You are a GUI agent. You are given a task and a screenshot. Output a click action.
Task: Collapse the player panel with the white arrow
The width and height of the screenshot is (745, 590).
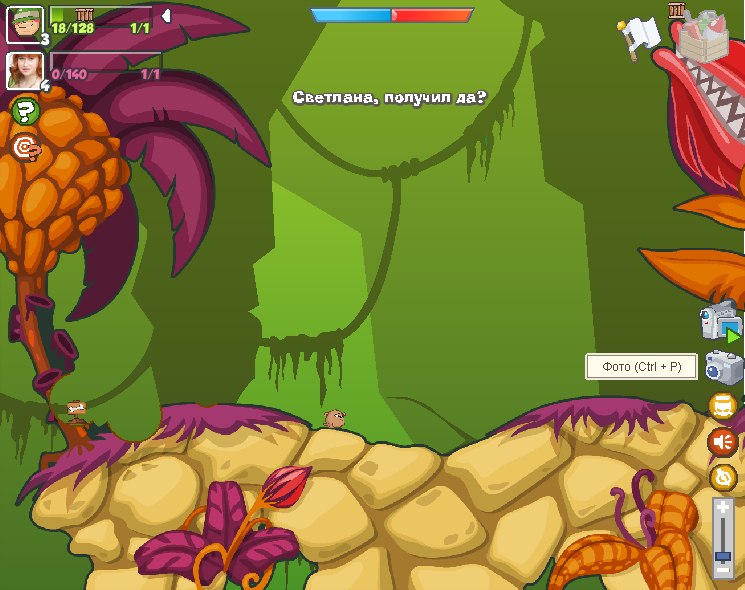[166, 15]
